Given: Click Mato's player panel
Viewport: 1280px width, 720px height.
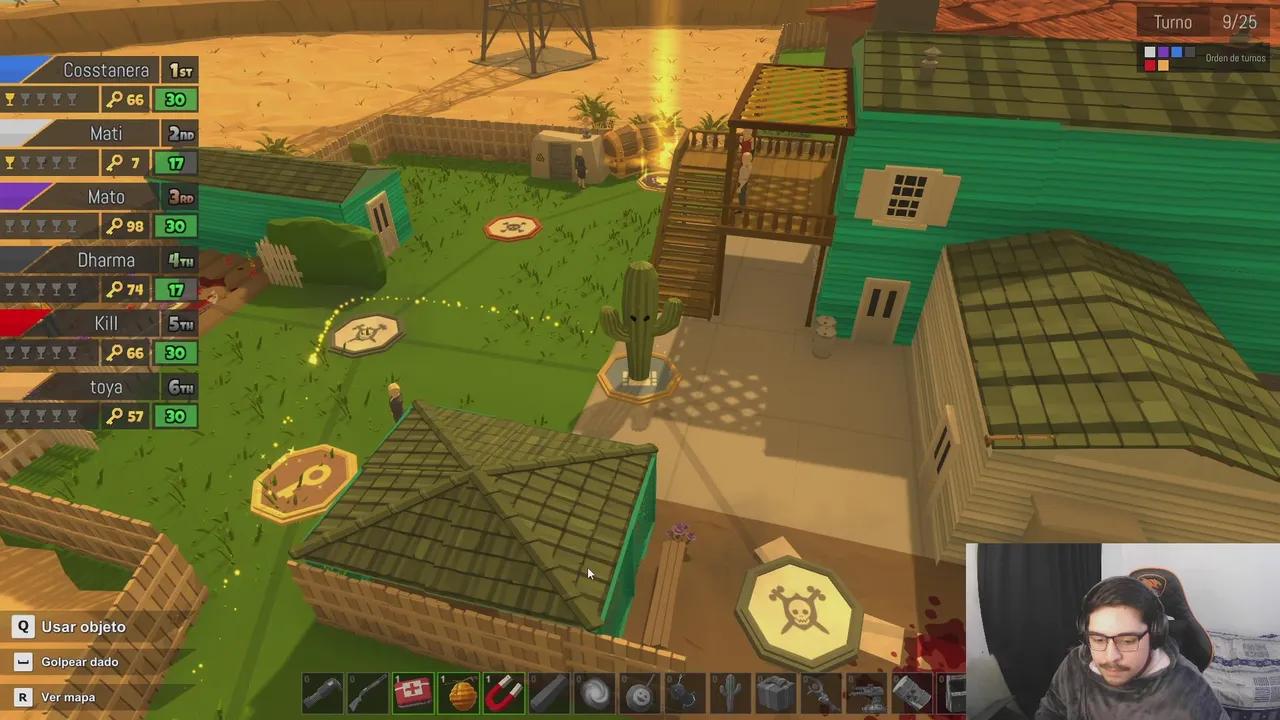Looking at the screenshot, I should [x=99, y=211].
